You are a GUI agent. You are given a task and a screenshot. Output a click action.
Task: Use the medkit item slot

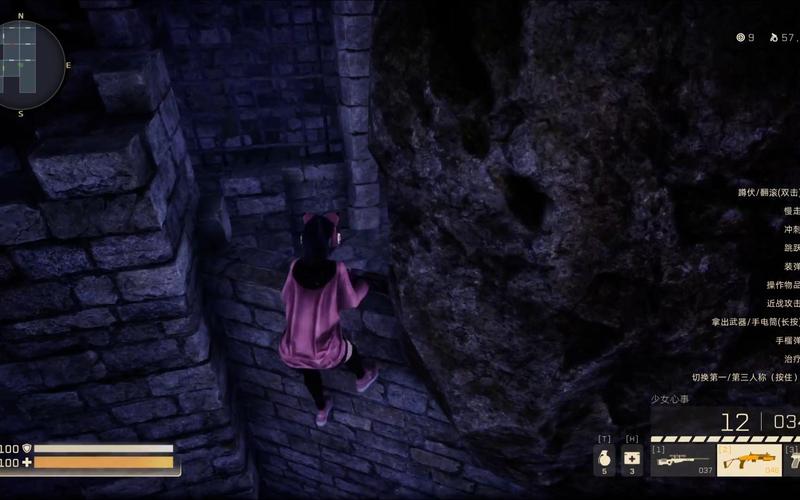pyautogui.click(x=632, y=460)
